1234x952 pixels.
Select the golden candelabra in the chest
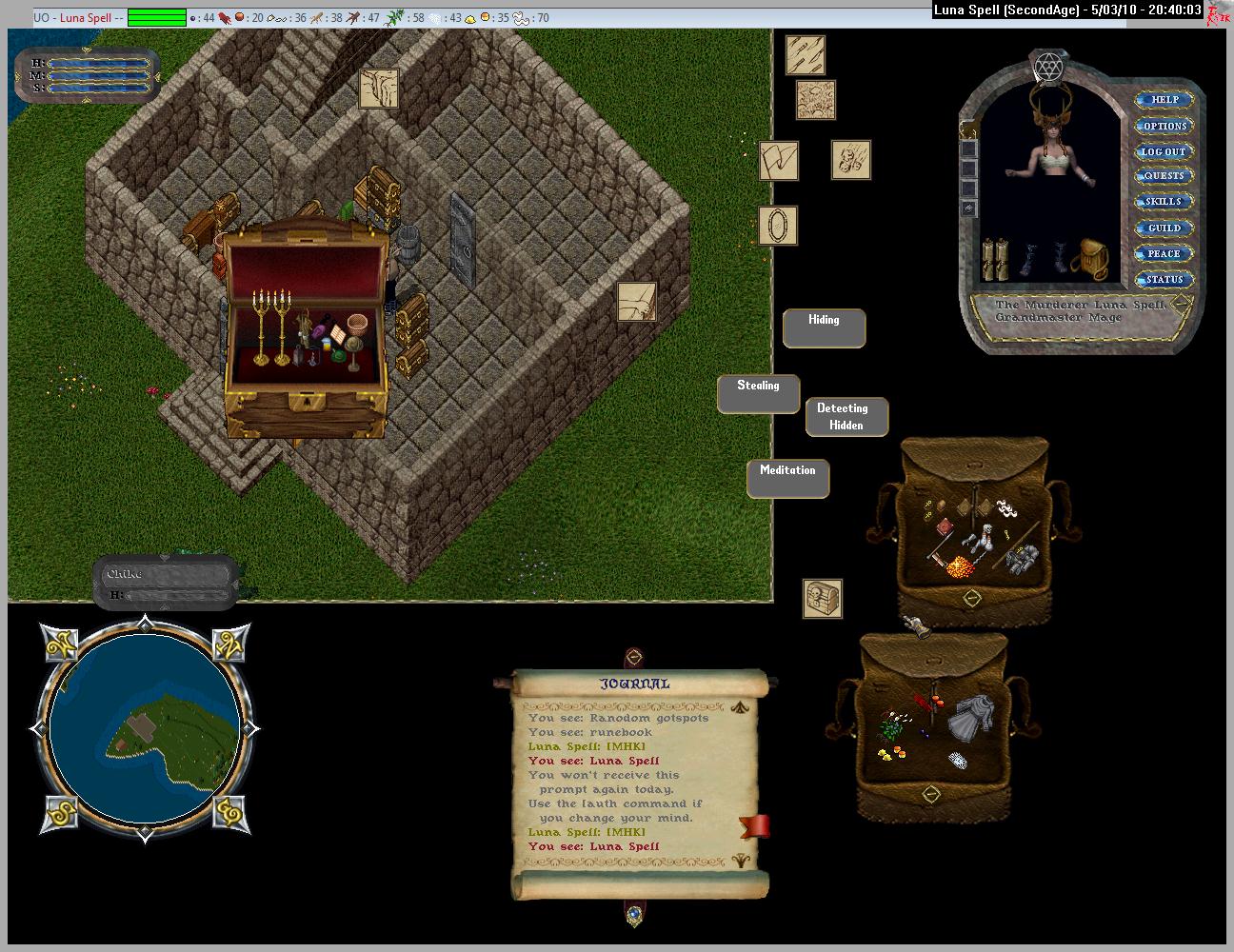tap(269, 325)
